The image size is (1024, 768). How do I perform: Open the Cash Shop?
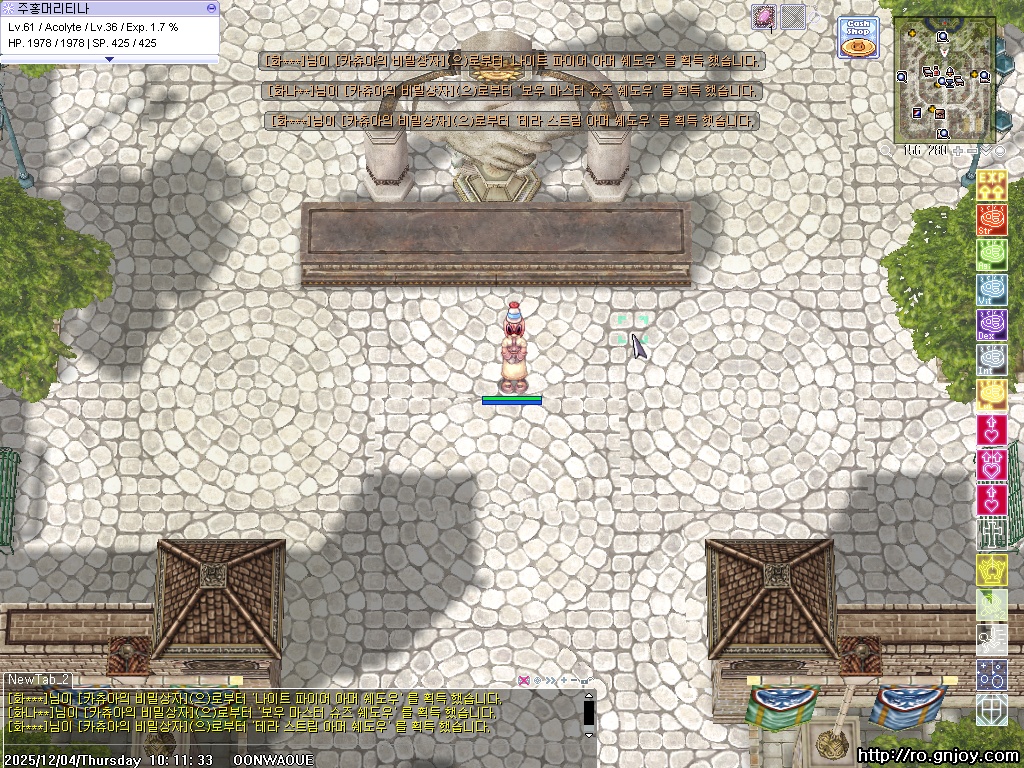pyautogui.click(x=857, y=38)
